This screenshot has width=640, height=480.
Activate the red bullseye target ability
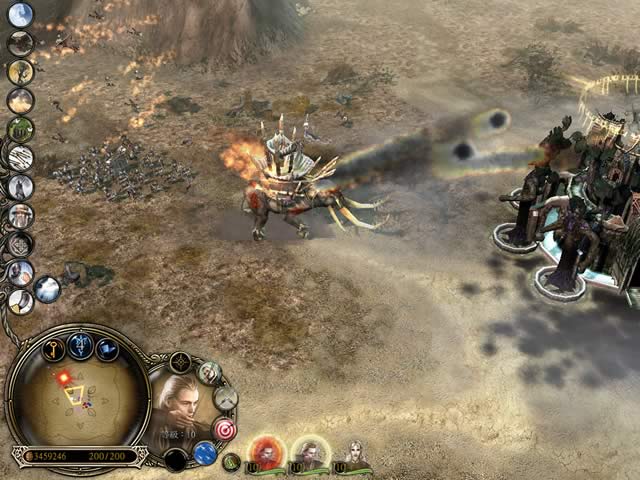pyautogui.click(x=224, y=428)
